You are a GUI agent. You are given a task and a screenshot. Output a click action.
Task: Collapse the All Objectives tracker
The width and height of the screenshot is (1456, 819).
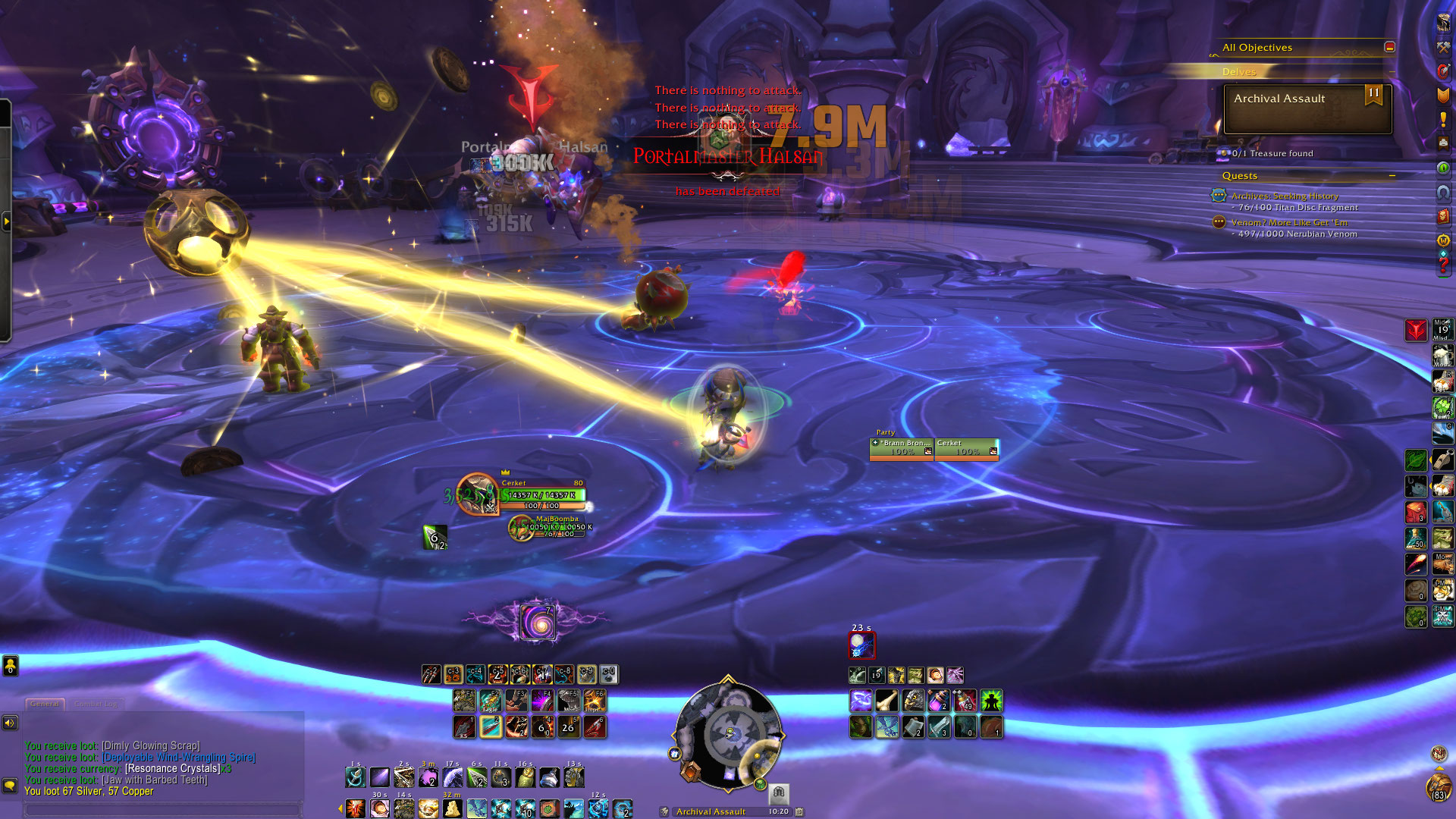(1389, 47)
